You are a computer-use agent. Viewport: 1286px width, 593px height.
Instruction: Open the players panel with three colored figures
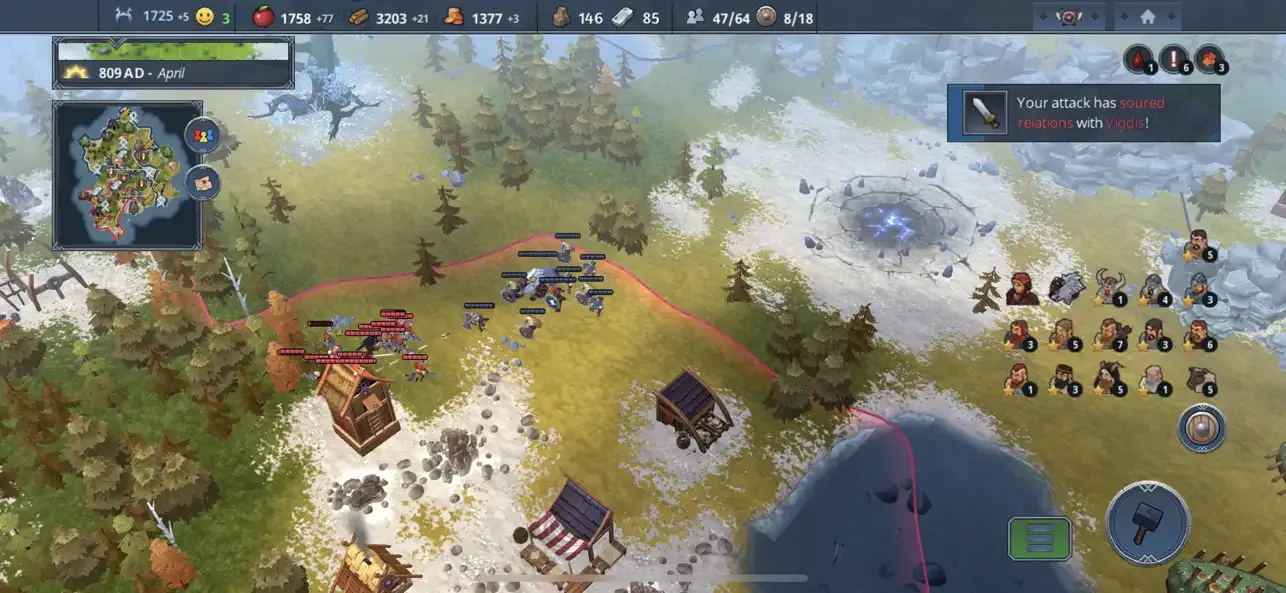coord(202,136)
